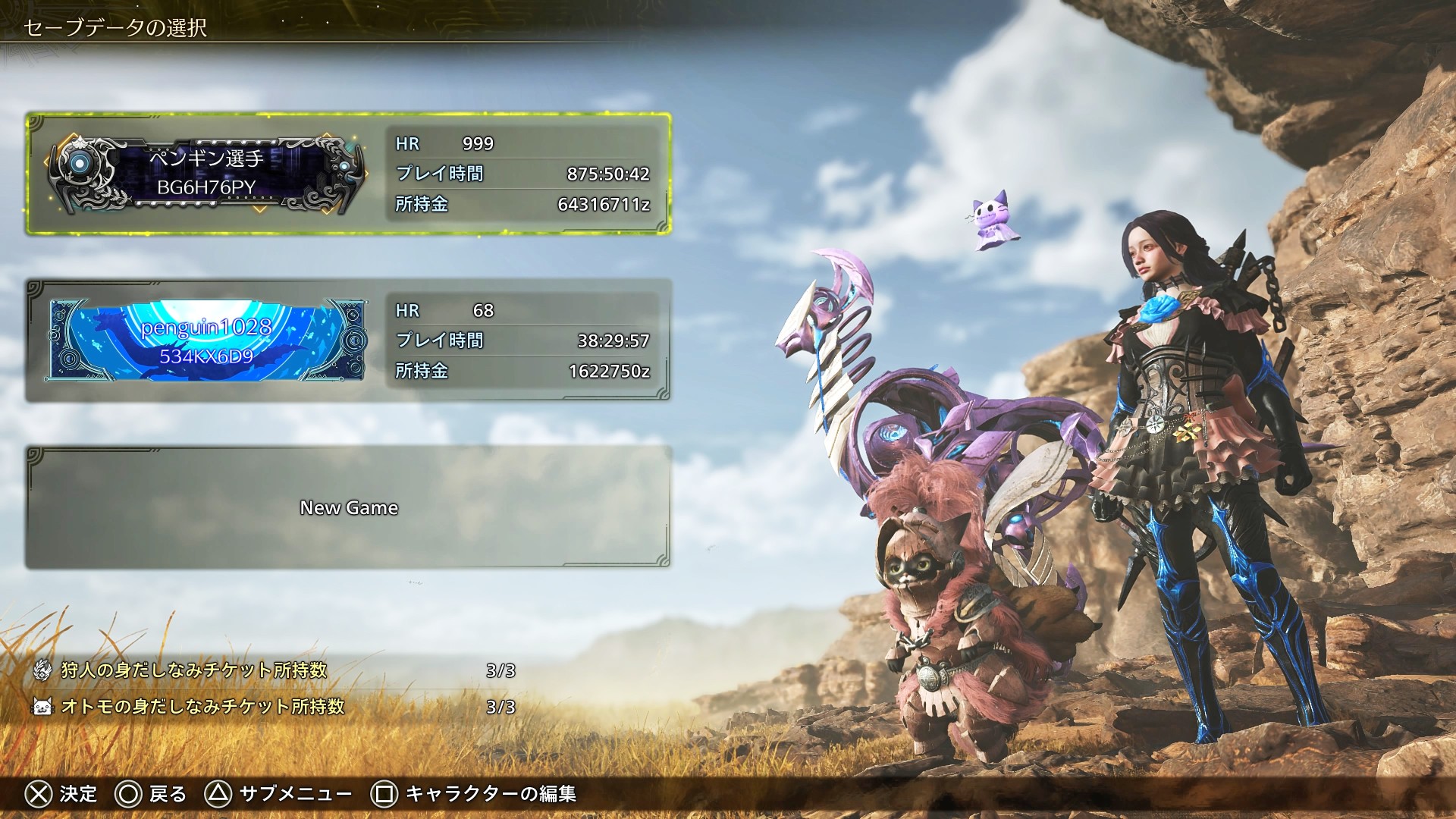1456x819 pixels.
Task: Choose the penguin1028 save data slot
Action: tap(348, 340)
